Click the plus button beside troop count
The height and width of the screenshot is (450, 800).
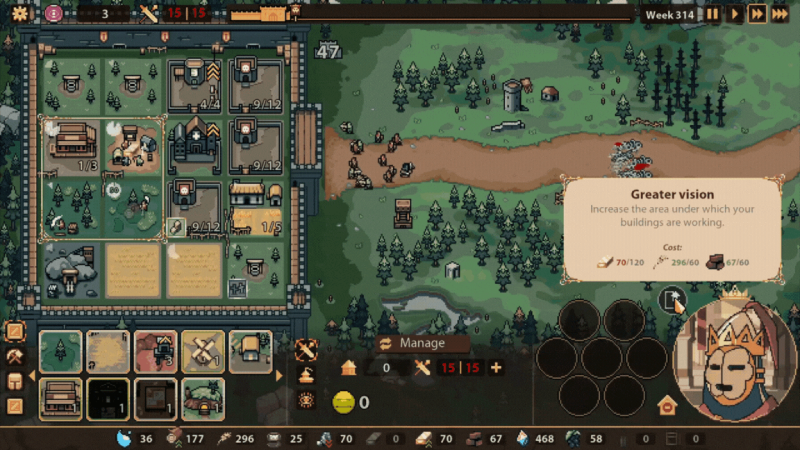(496, 367)
